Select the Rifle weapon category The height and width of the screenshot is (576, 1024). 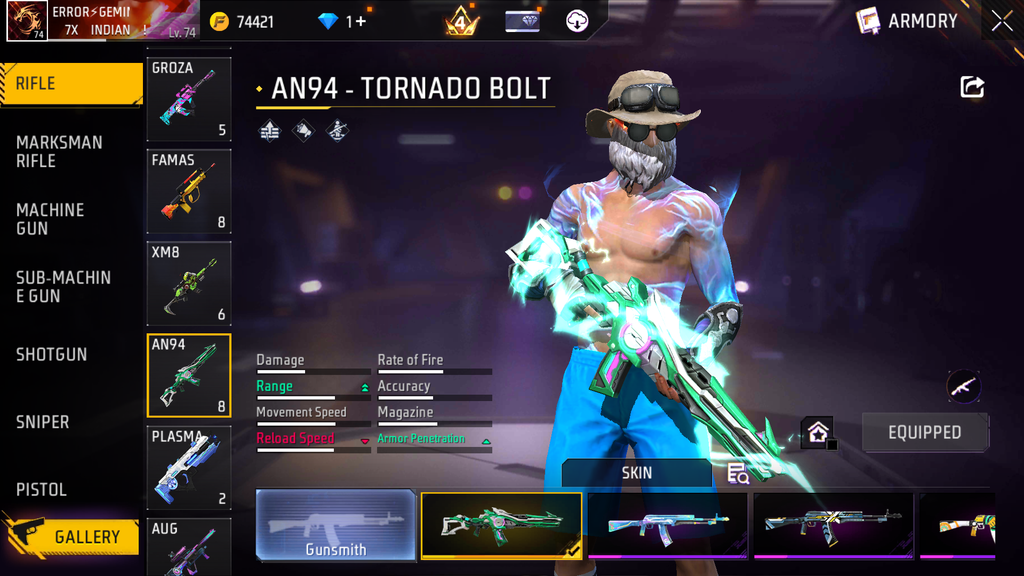[x=70, y=84]
